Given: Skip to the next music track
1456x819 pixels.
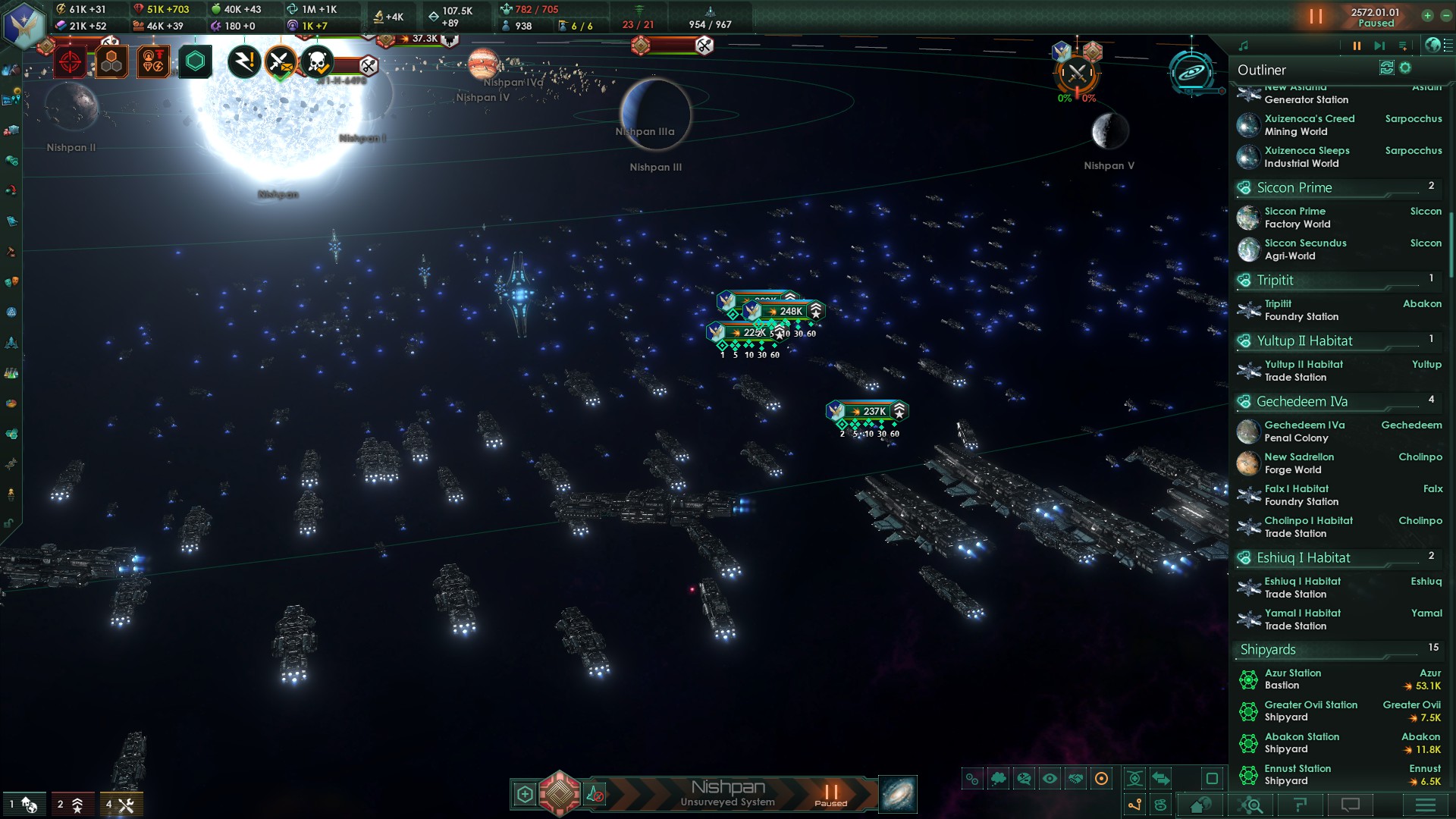Looking at the screenshot, I should tap(1379, 46).
